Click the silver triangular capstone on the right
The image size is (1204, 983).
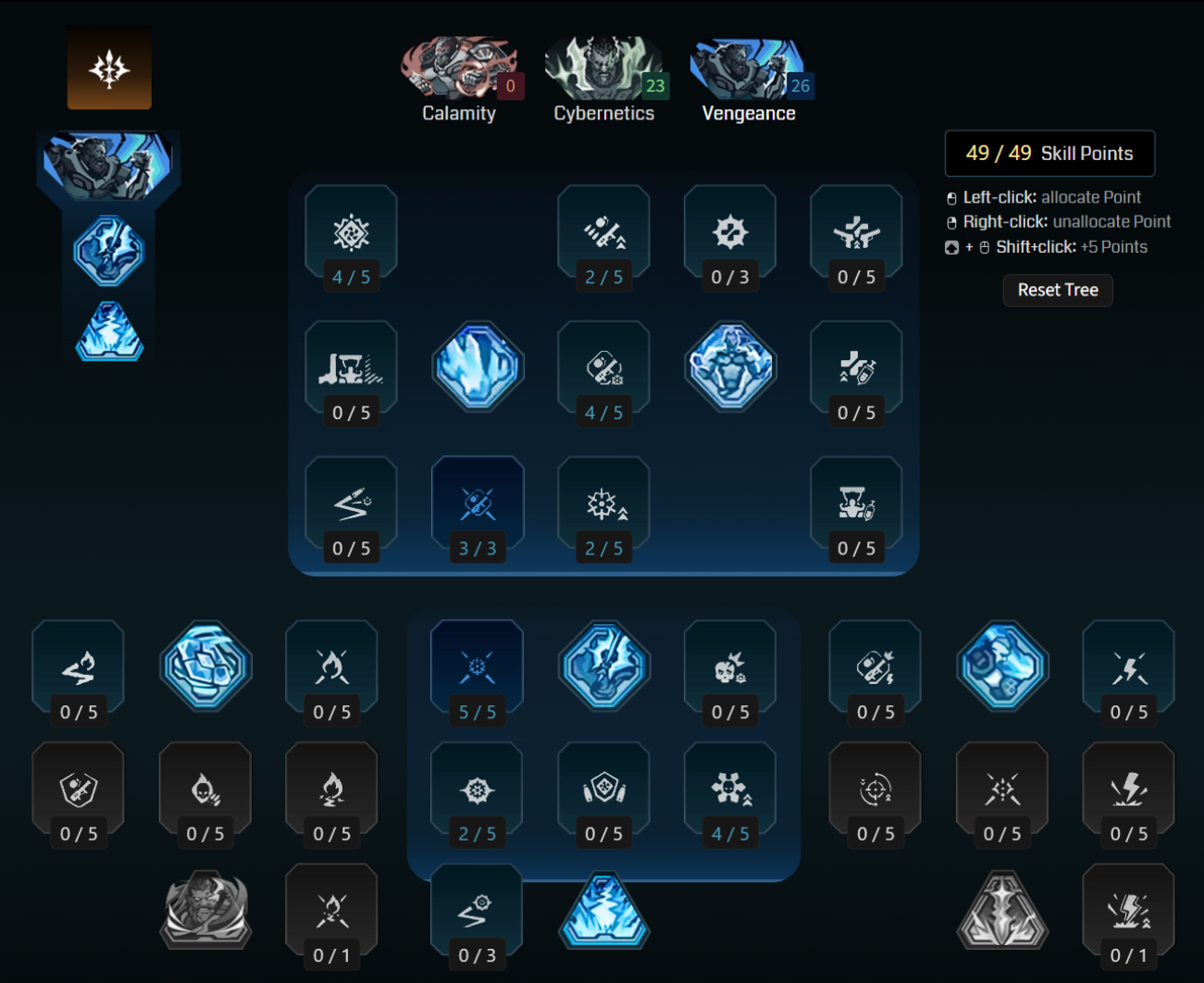coord(1002,912)
